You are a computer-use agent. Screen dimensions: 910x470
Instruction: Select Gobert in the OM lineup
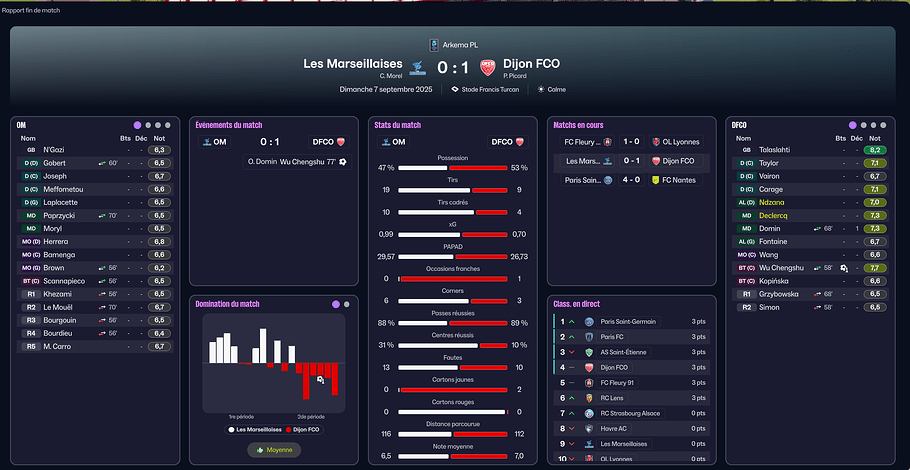[x=55, y=162]
